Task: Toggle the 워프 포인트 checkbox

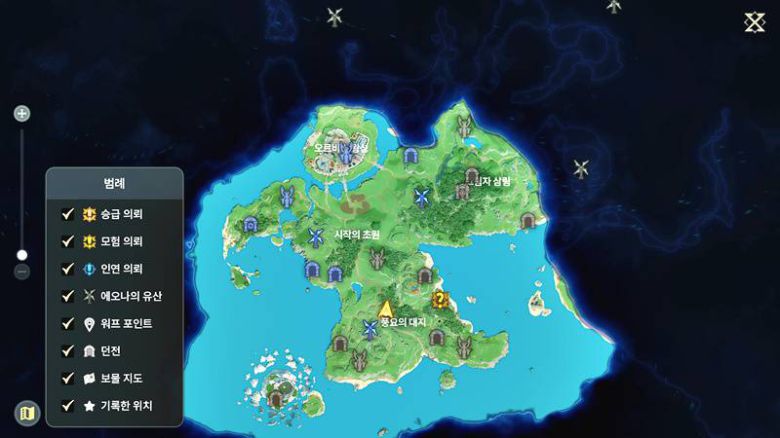Action: pos(68,324)
